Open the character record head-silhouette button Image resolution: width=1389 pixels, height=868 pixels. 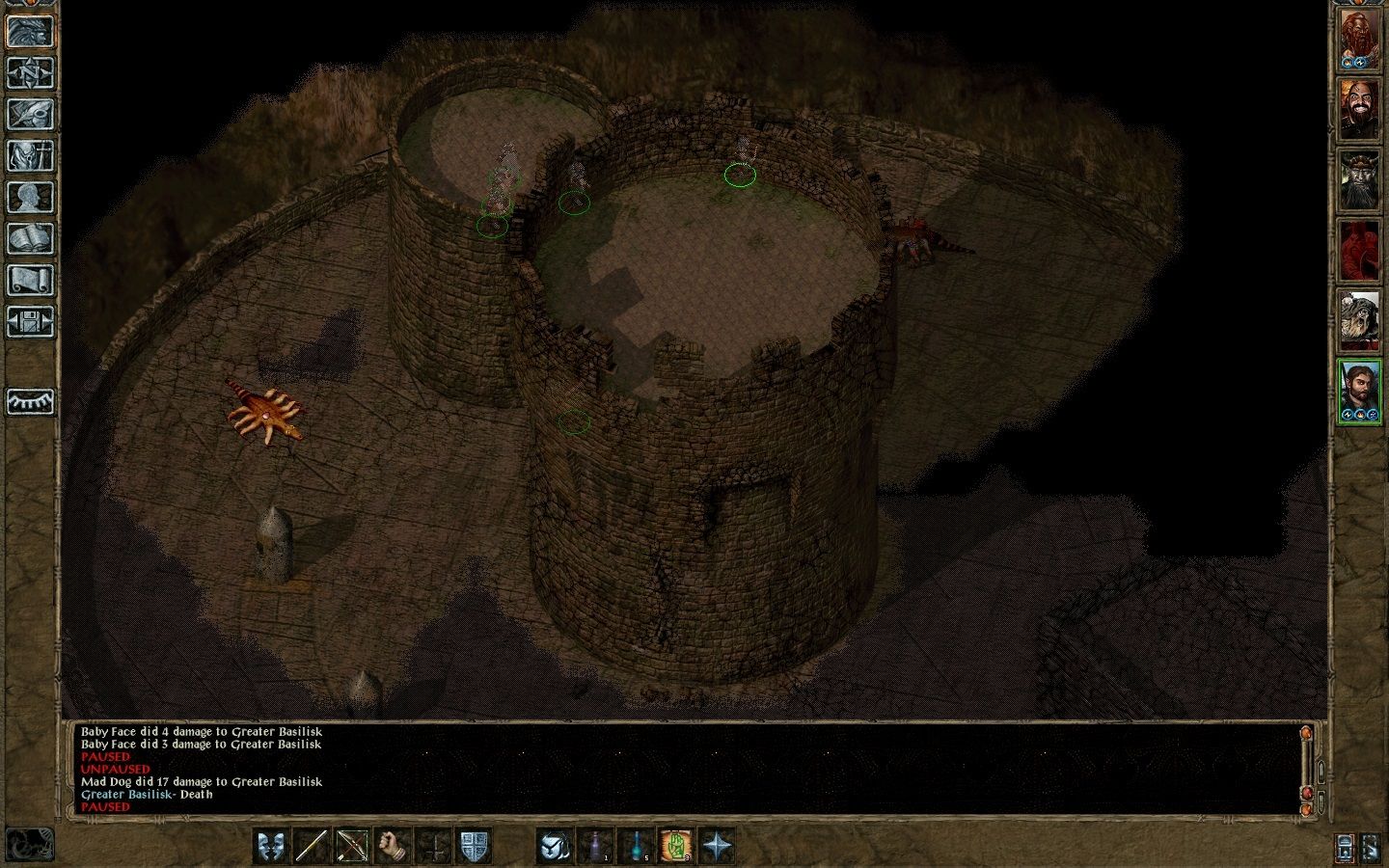pos(30,197)
